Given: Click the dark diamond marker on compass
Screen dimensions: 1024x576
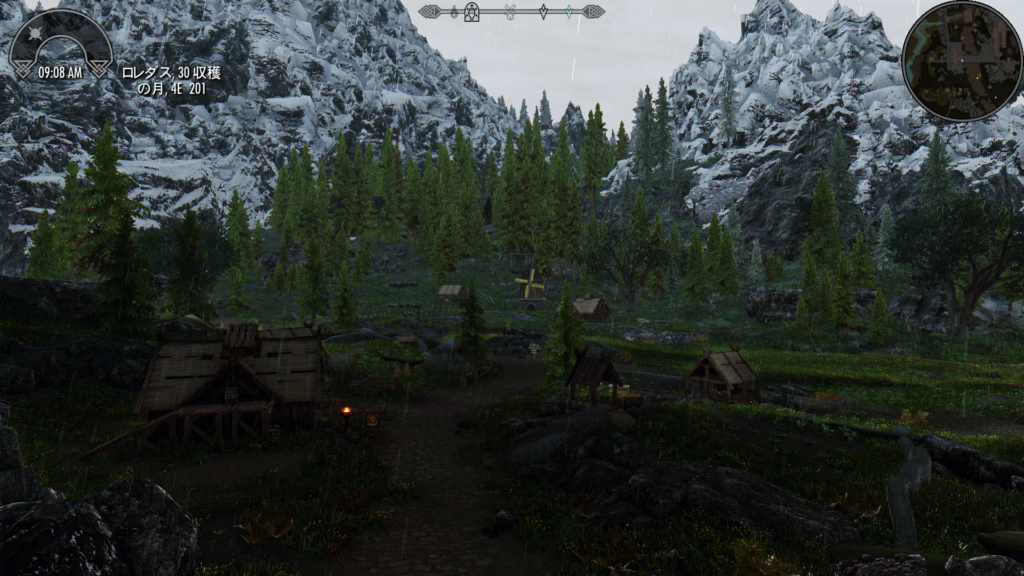Looking at the screenshot, I should pos(543,12).
